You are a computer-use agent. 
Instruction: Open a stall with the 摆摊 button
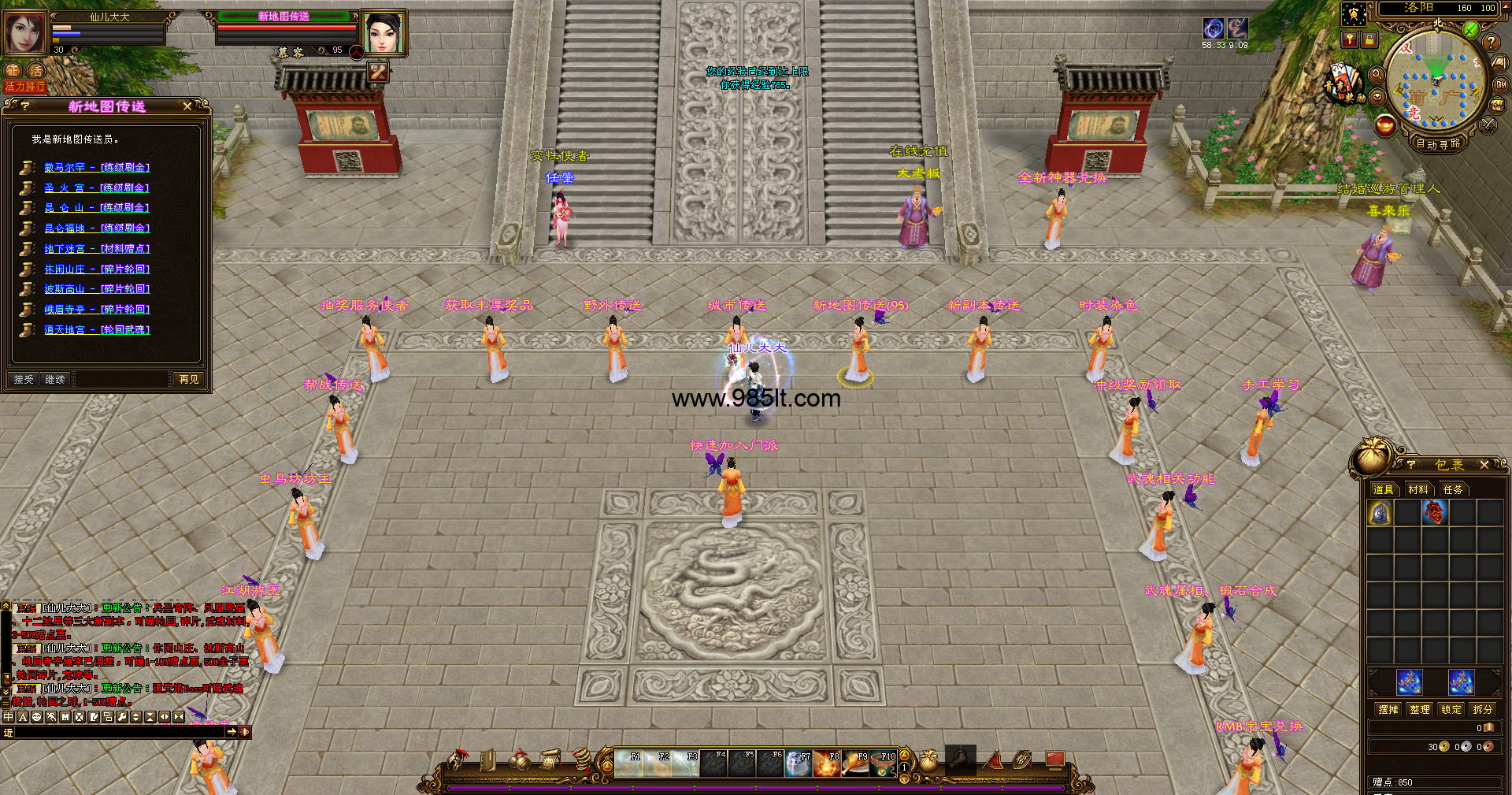point(1388,710)
